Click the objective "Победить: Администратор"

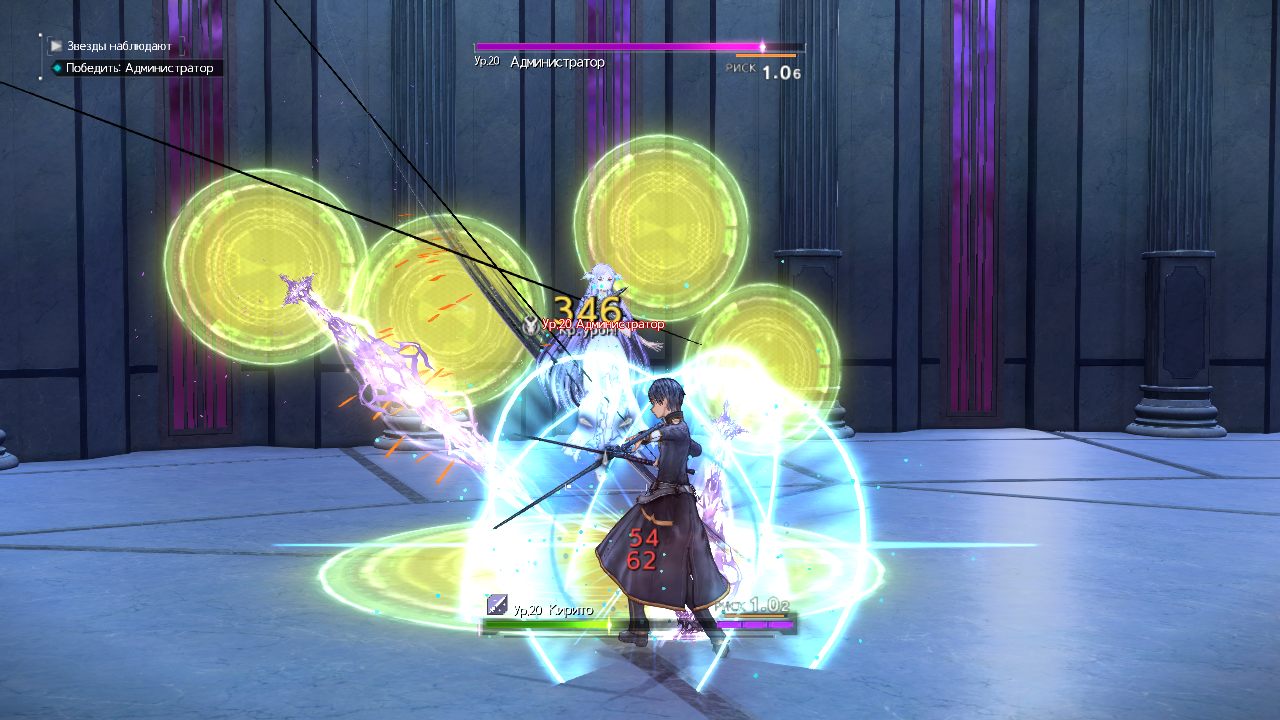pos(139,68)
